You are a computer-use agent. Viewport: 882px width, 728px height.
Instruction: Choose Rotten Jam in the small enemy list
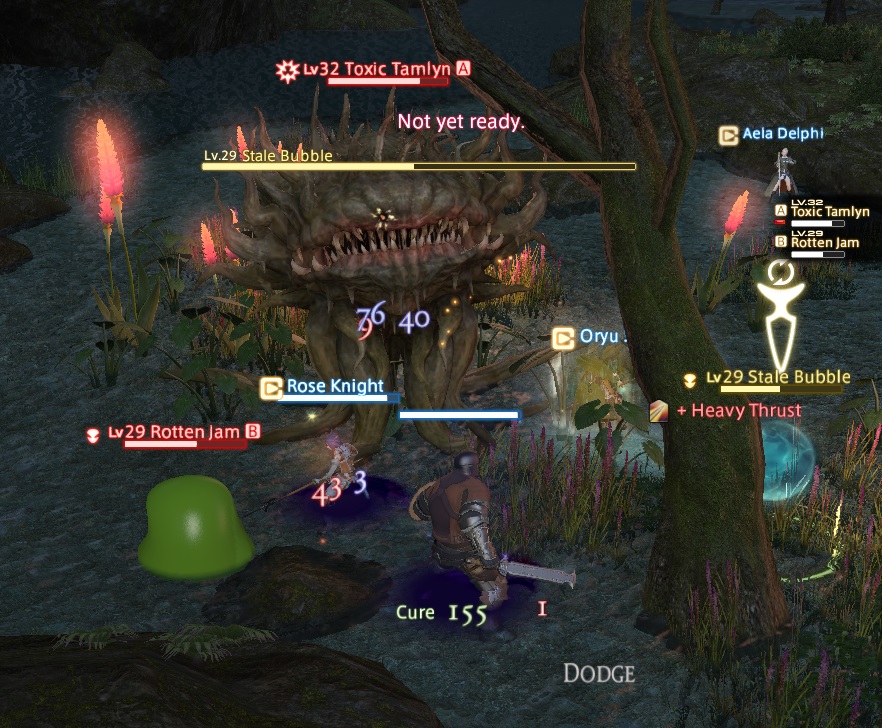point(826,242)
